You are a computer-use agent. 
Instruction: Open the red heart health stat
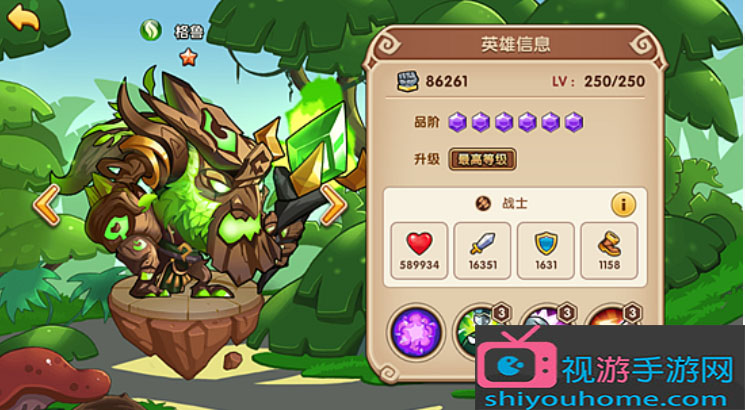(419, 250)
